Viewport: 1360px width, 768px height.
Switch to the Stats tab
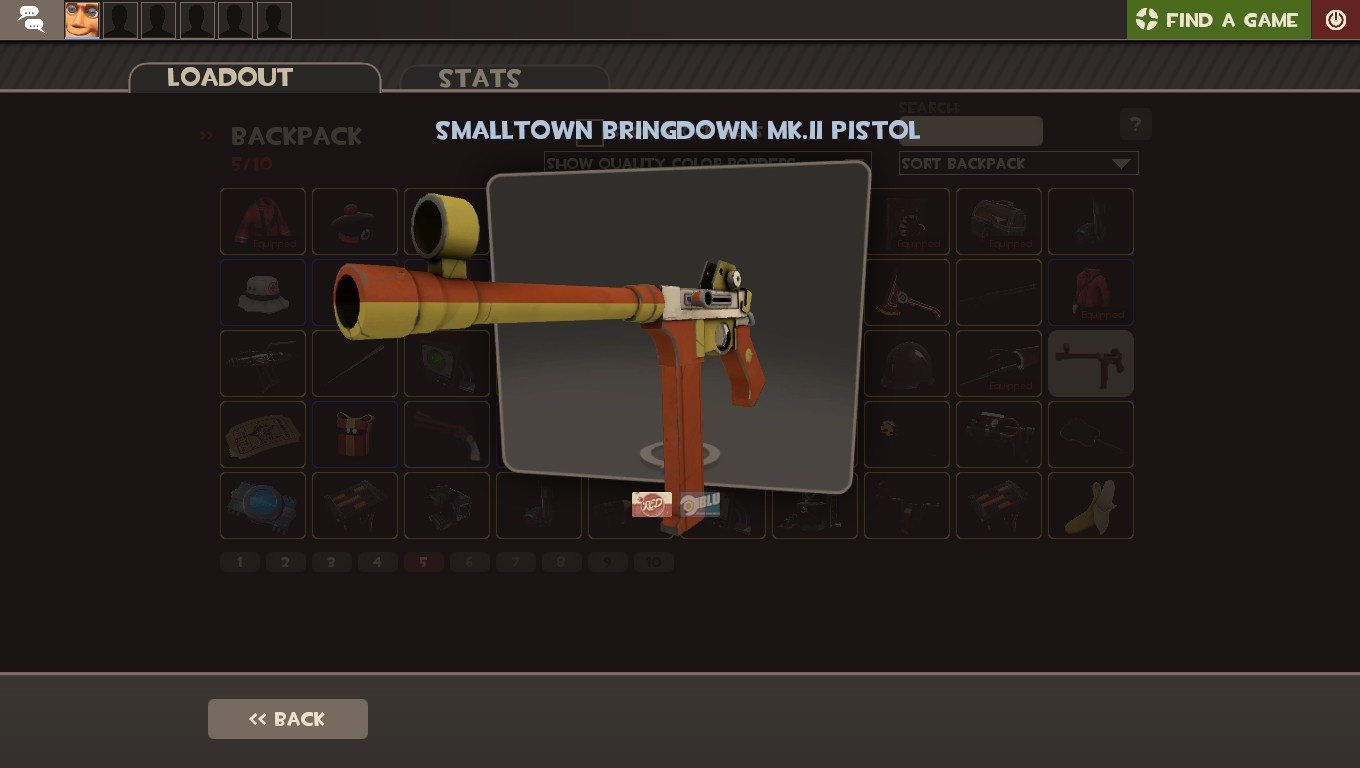[x=480, y=79]
